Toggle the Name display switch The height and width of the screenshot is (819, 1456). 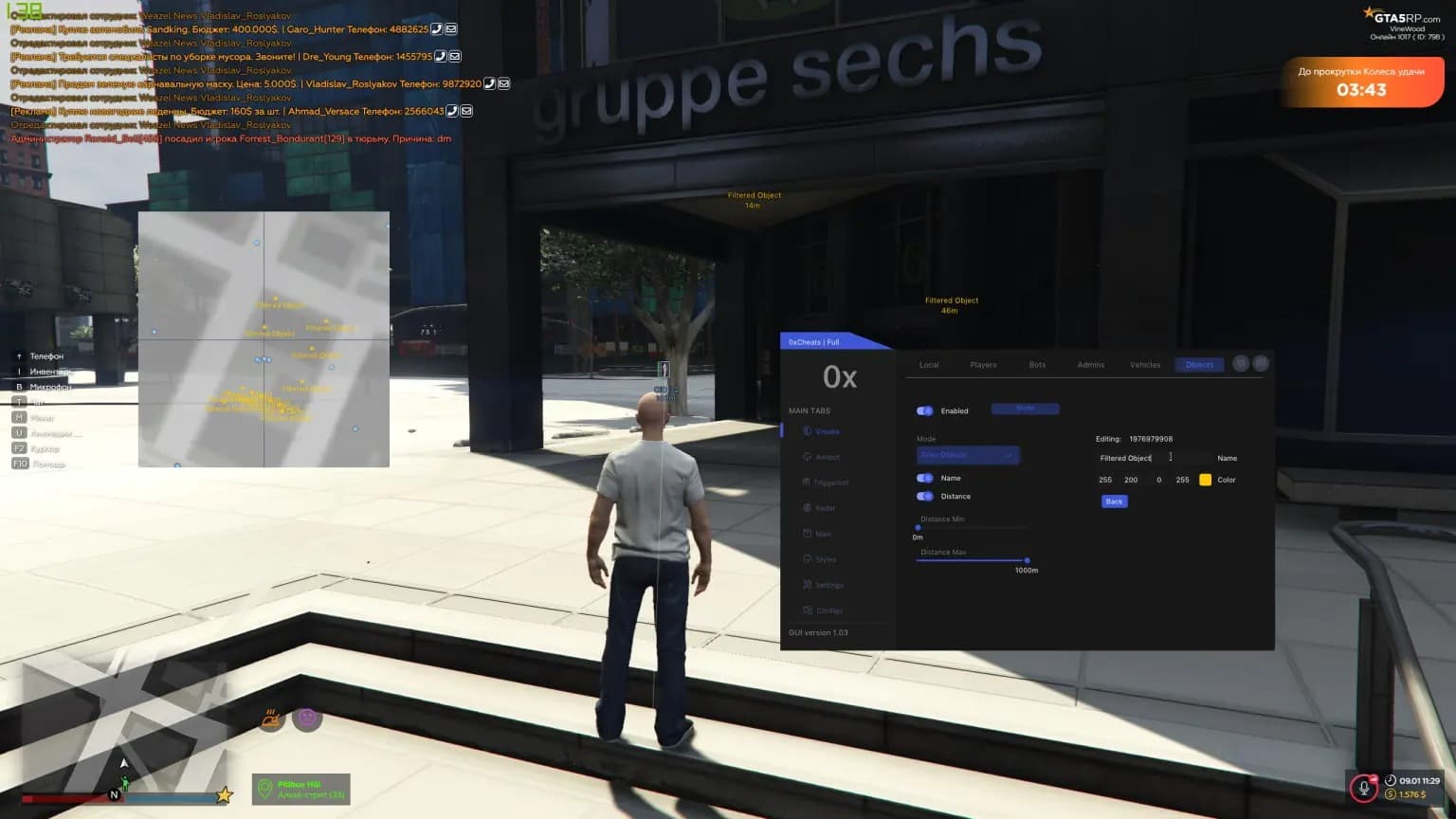tap(925, 478)
